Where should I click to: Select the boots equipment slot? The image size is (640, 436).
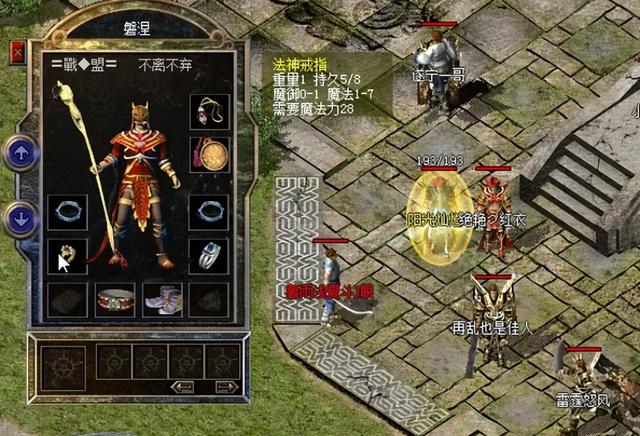point(161,297)
